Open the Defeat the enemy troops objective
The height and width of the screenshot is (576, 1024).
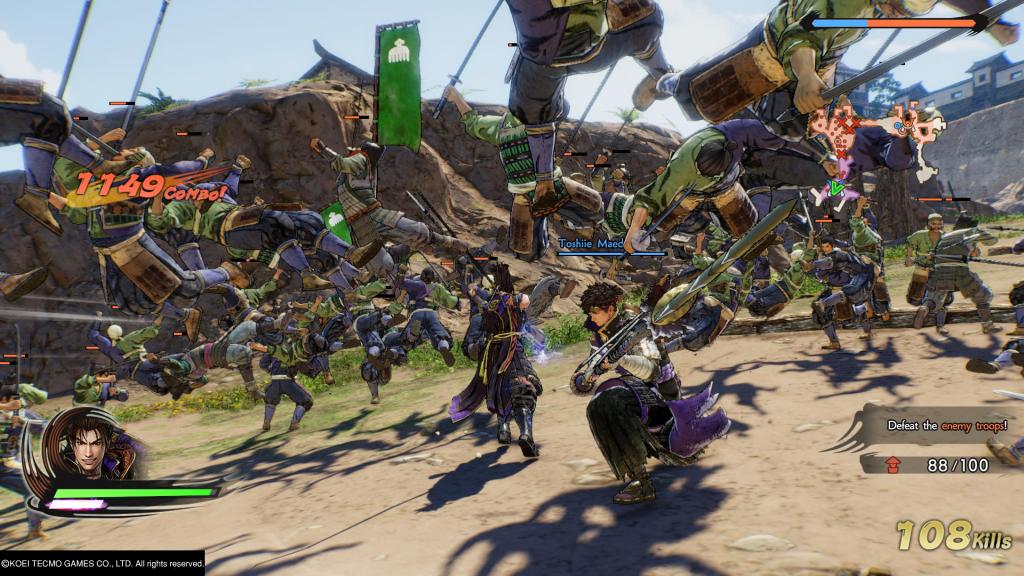point(946,426)
